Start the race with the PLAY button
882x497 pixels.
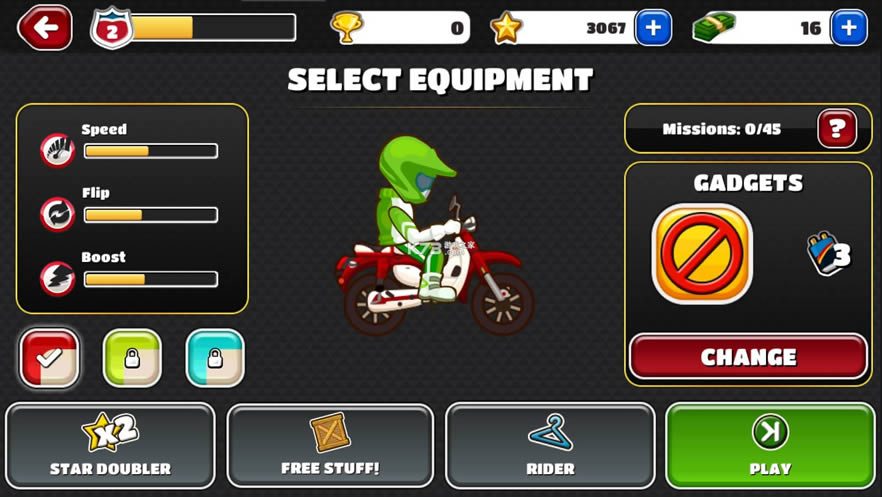769,445
